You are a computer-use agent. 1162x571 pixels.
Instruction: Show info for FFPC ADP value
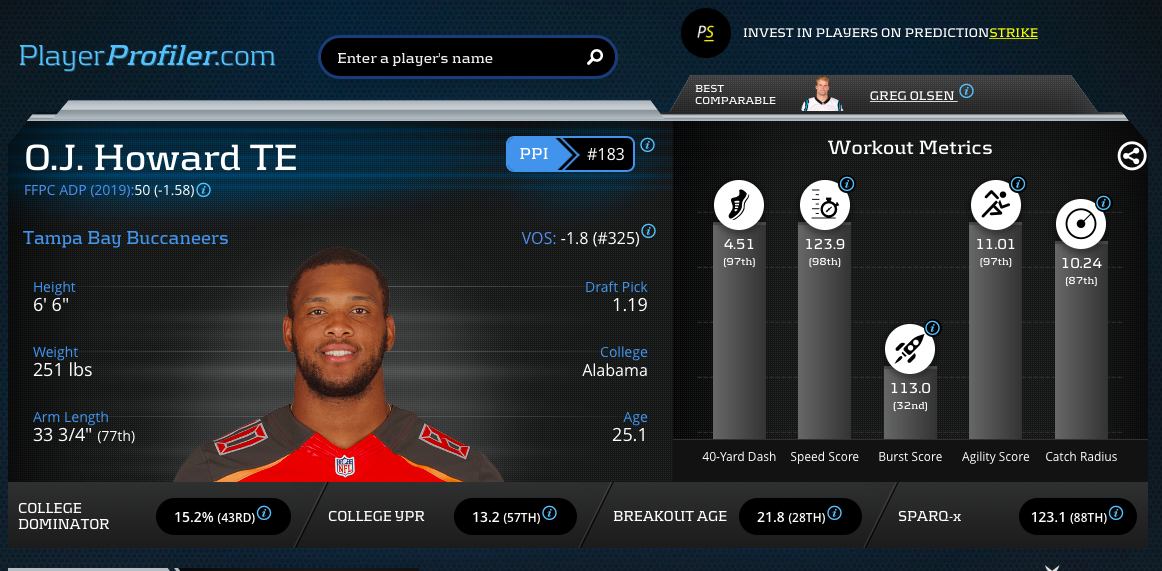pos(203,190)
